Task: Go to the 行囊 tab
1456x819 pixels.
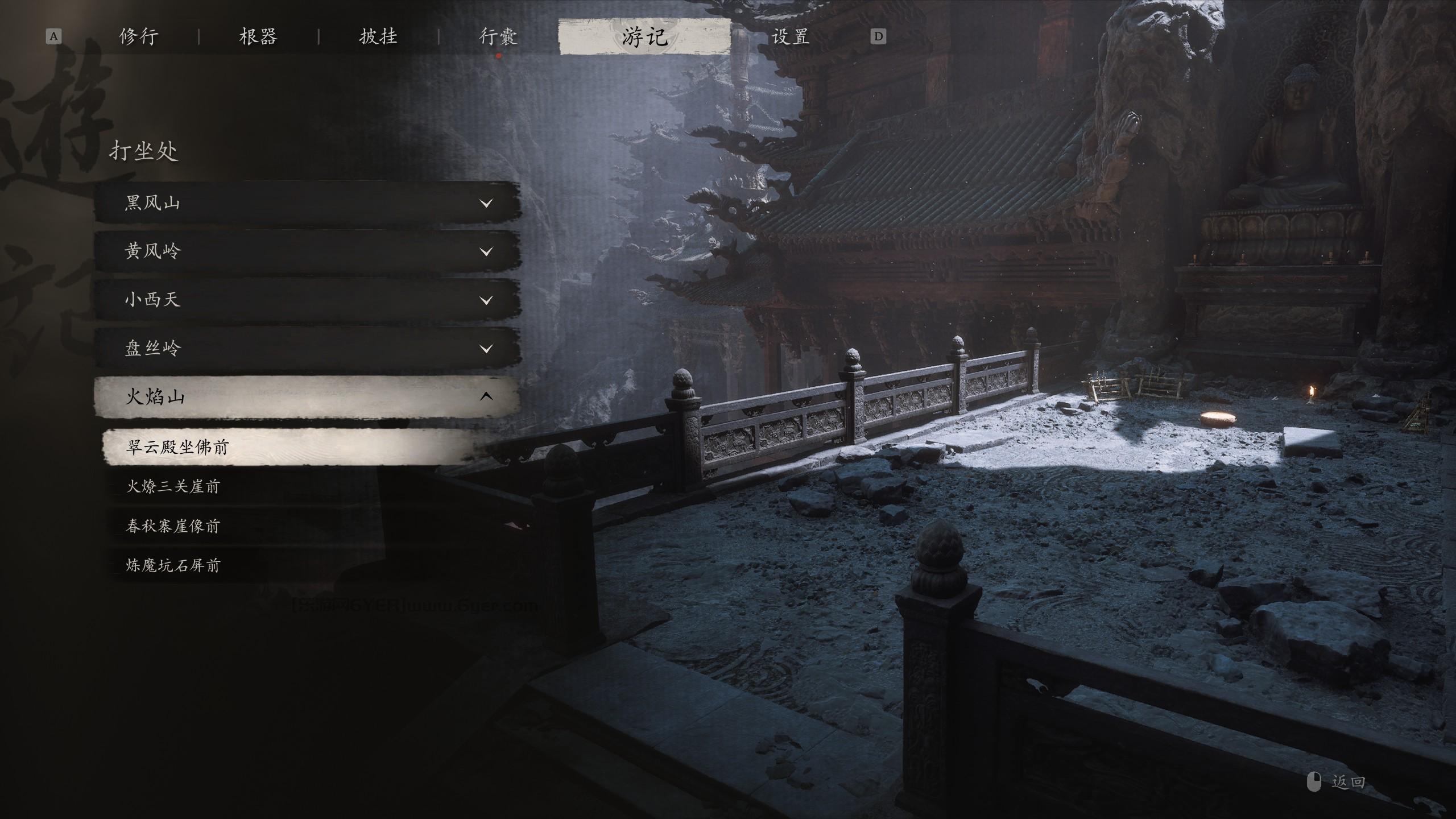Action: (x=498, y=37)
